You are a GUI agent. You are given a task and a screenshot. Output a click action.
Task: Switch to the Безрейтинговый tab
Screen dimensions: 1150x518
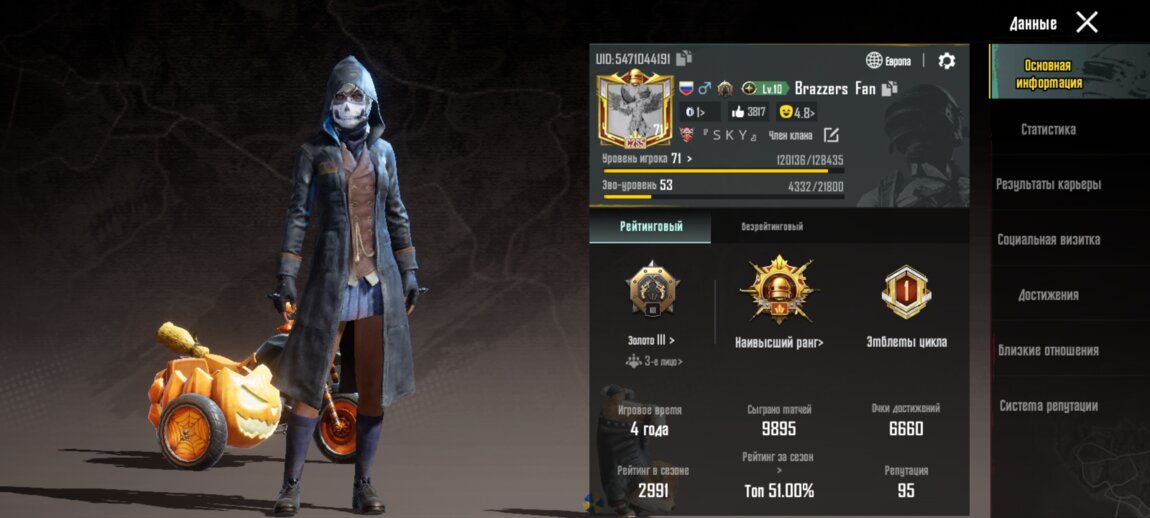[x=772, y=227]
